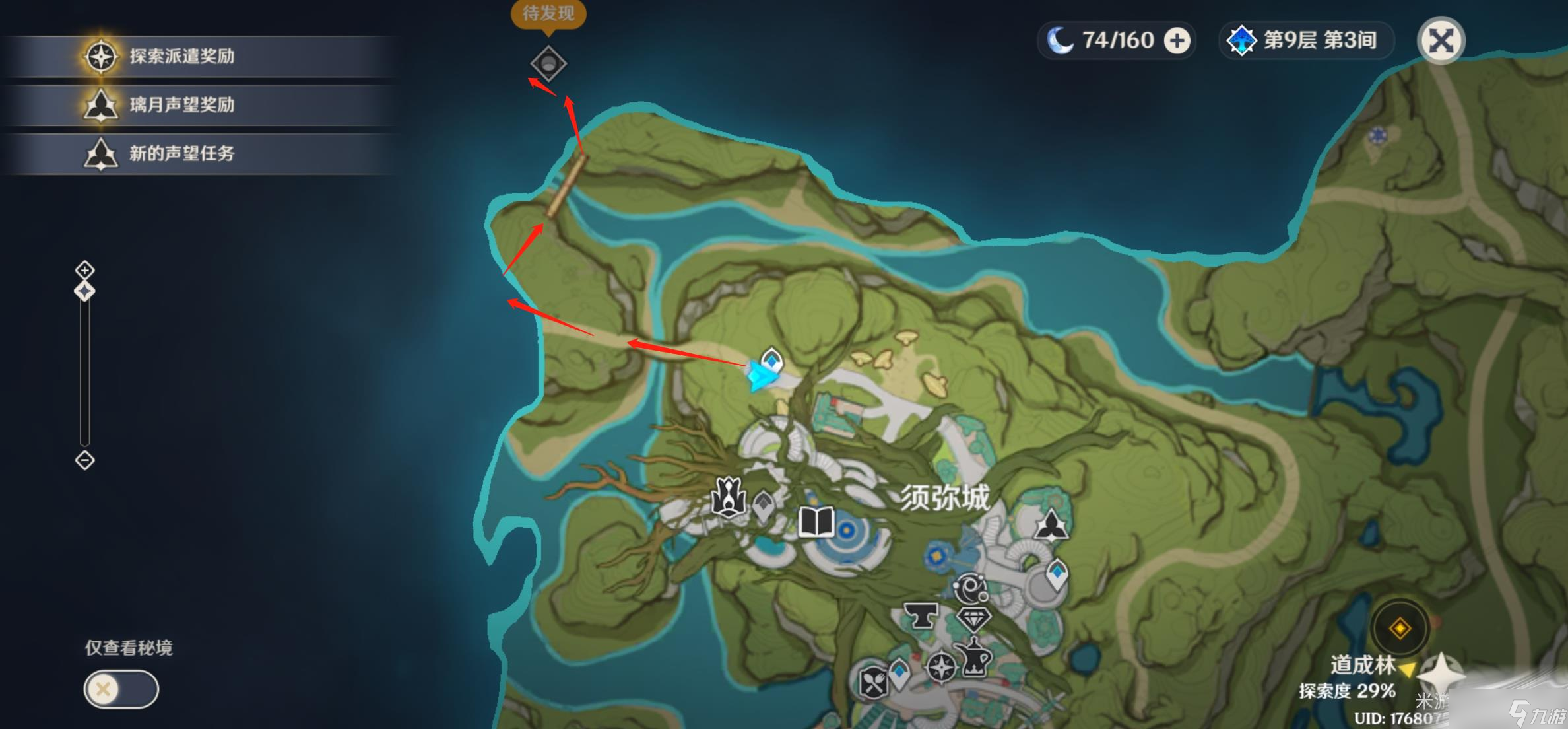Zoom in the map with the plus button

tap(84, 269)
